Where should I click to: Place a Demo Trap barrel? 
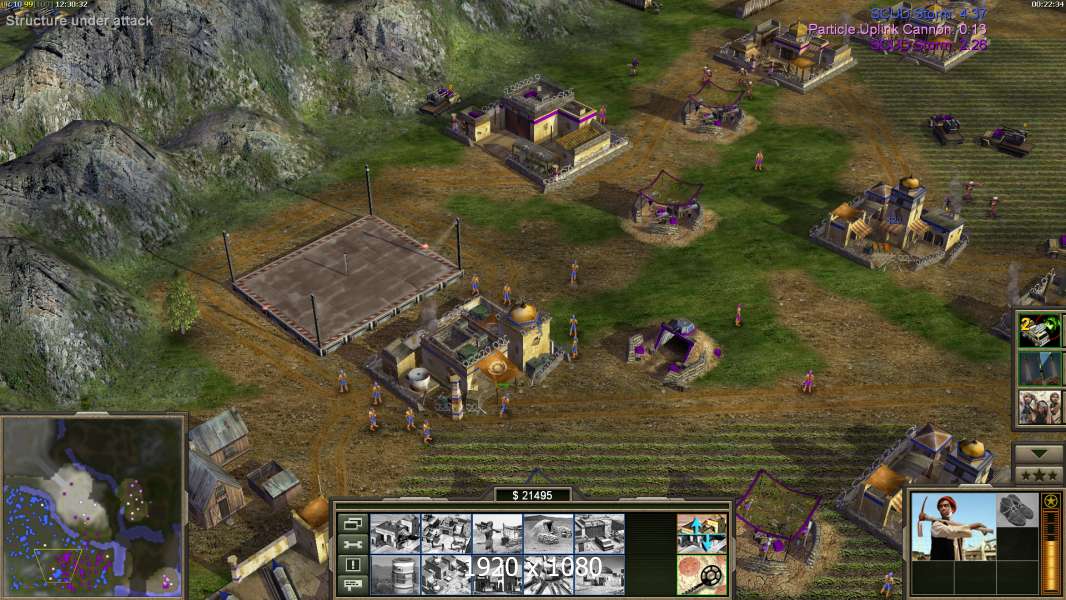click(394, 574)
